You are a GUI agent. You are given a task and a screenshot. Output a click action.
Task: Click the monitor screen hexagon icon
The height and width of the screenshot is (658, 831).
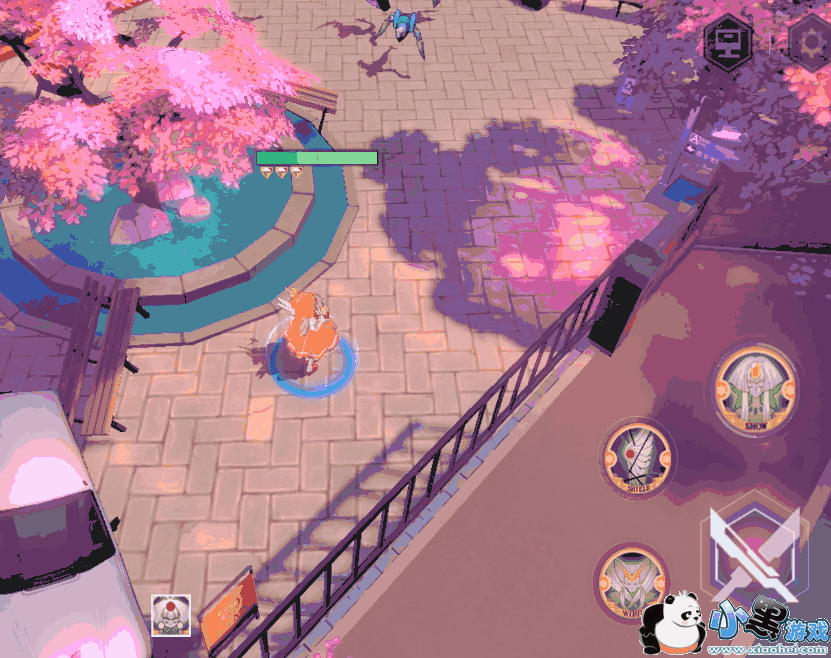click(x=728, y=41)
